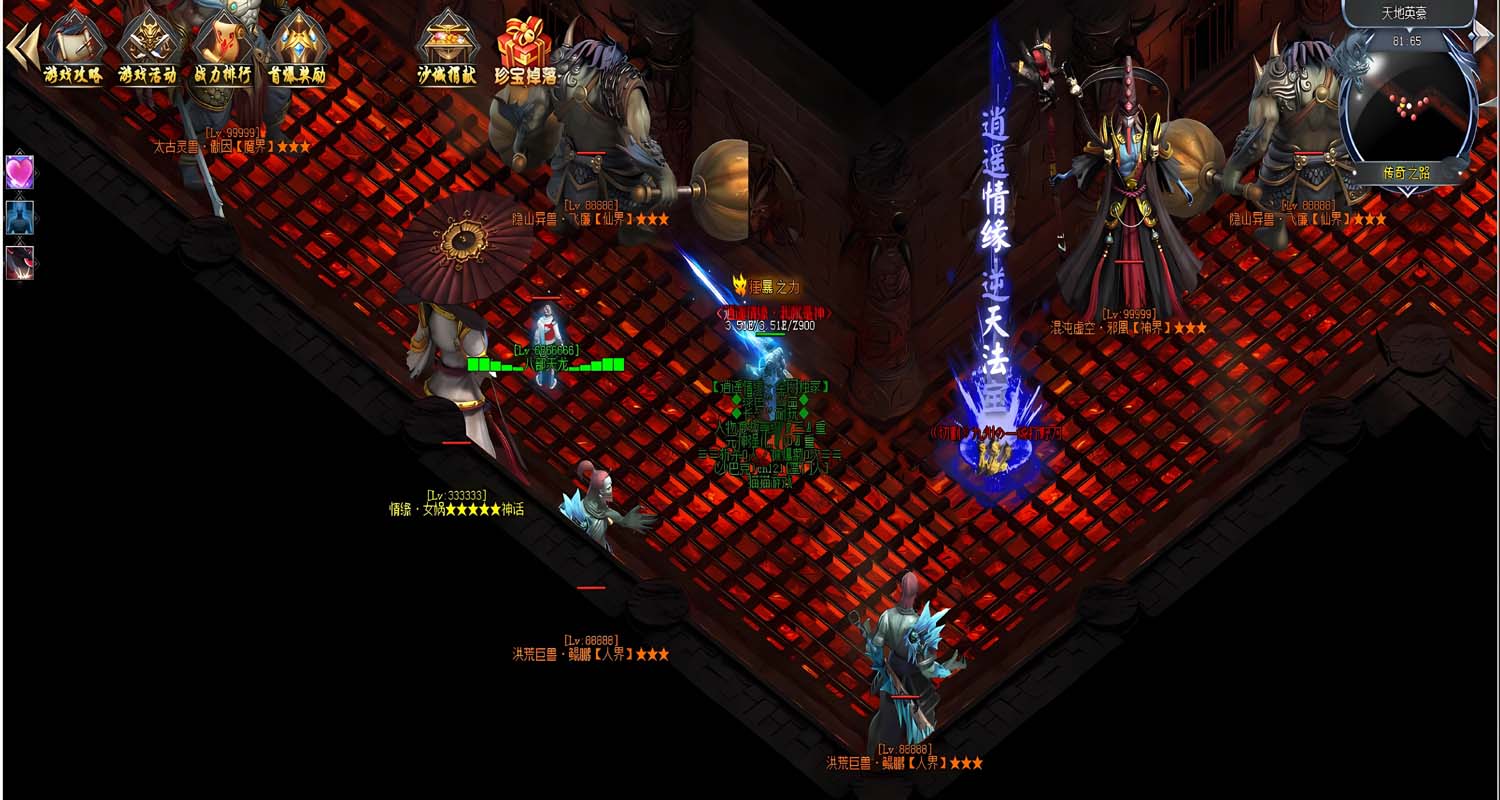Click the silver arrow beside the minimap

coord(1483,34)
